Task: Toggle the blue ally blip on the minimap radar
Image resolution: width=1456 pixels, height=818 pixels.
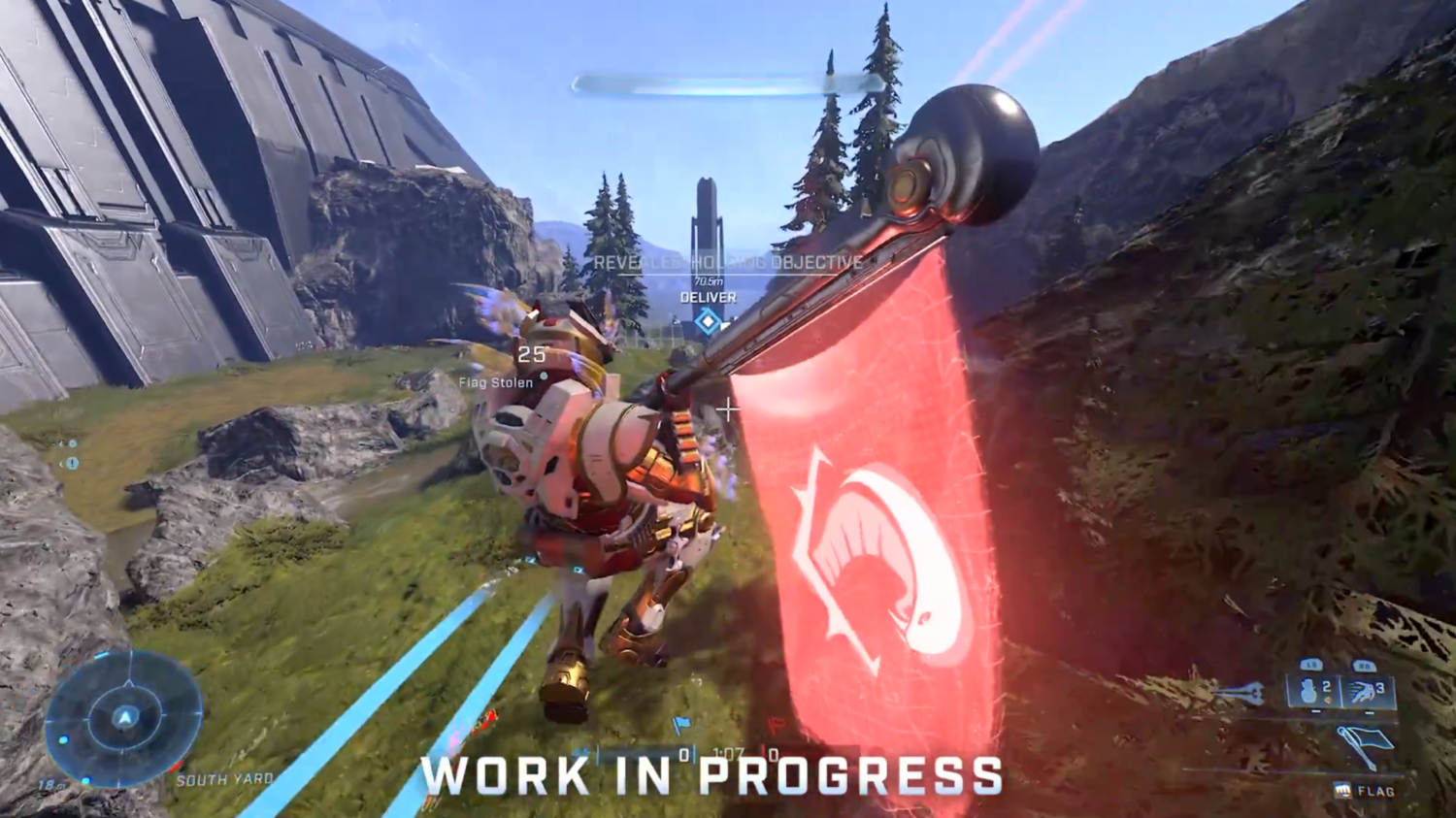Action: pyautogui.click(x=62, y=739)
